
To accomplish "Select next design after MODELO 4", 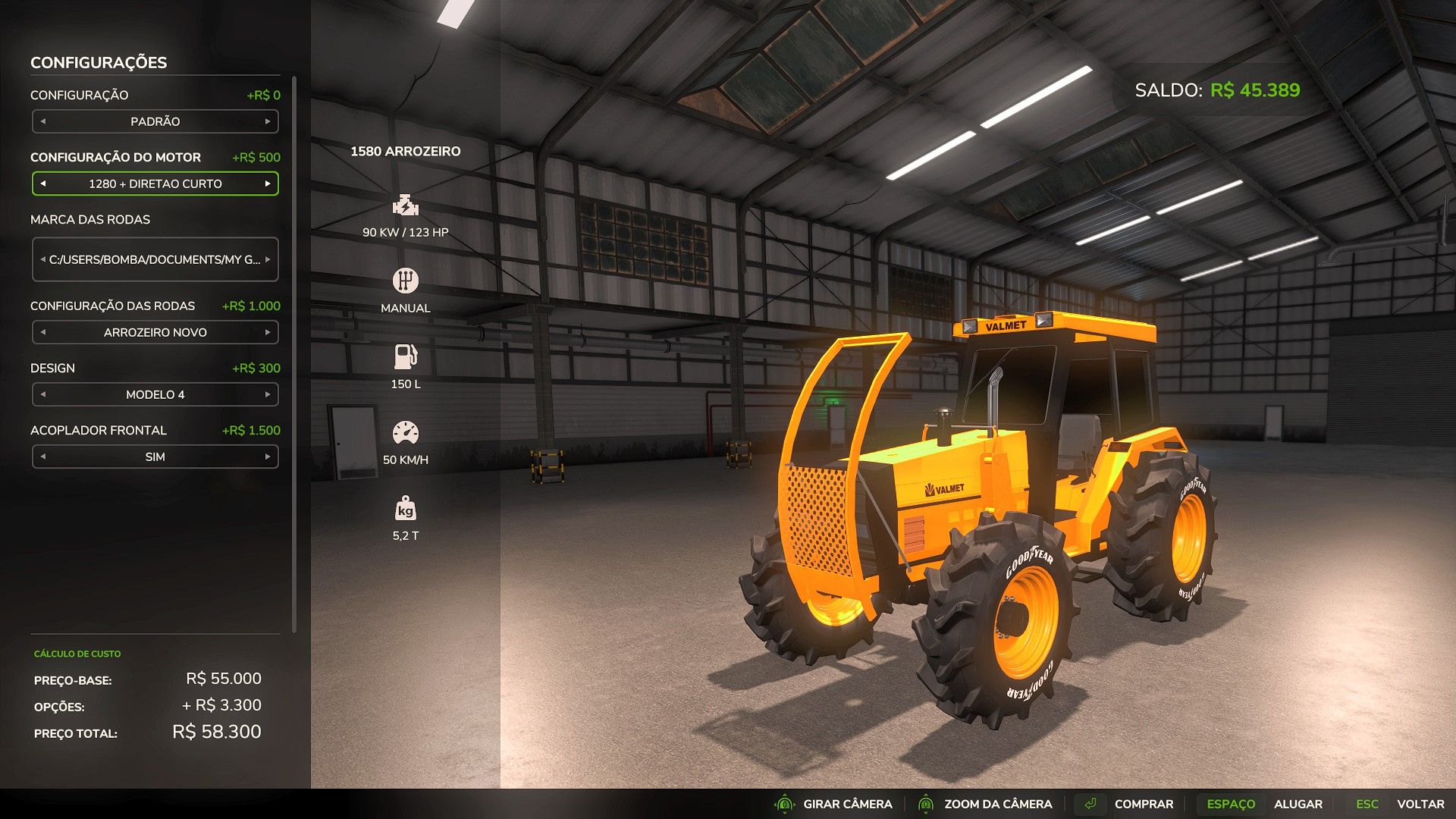I will tap(269, 394).
